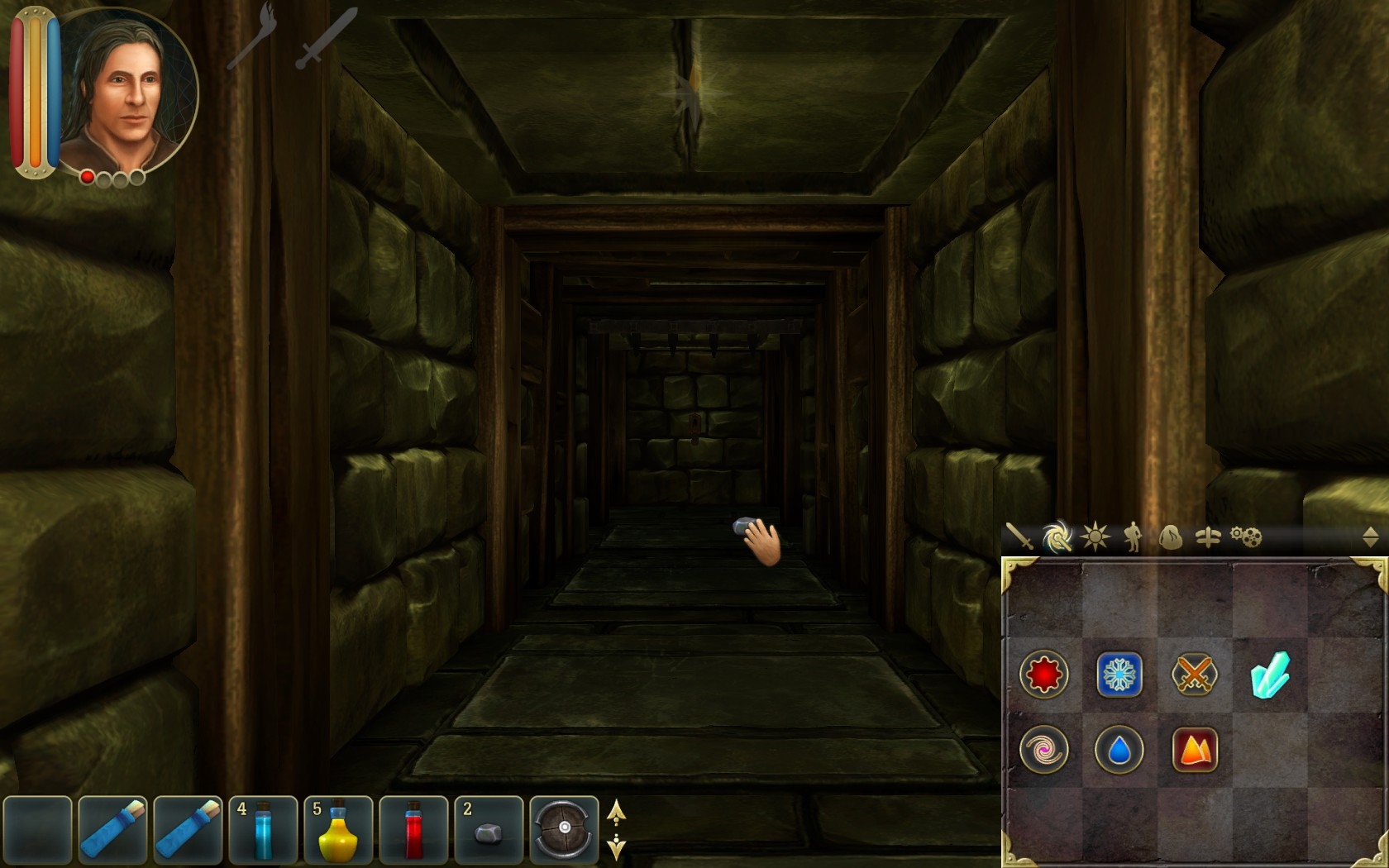The height and width of the screenshot is (868, 1389).
Task: Switch to the standing character tab
Action: [x=1132, y=537]
